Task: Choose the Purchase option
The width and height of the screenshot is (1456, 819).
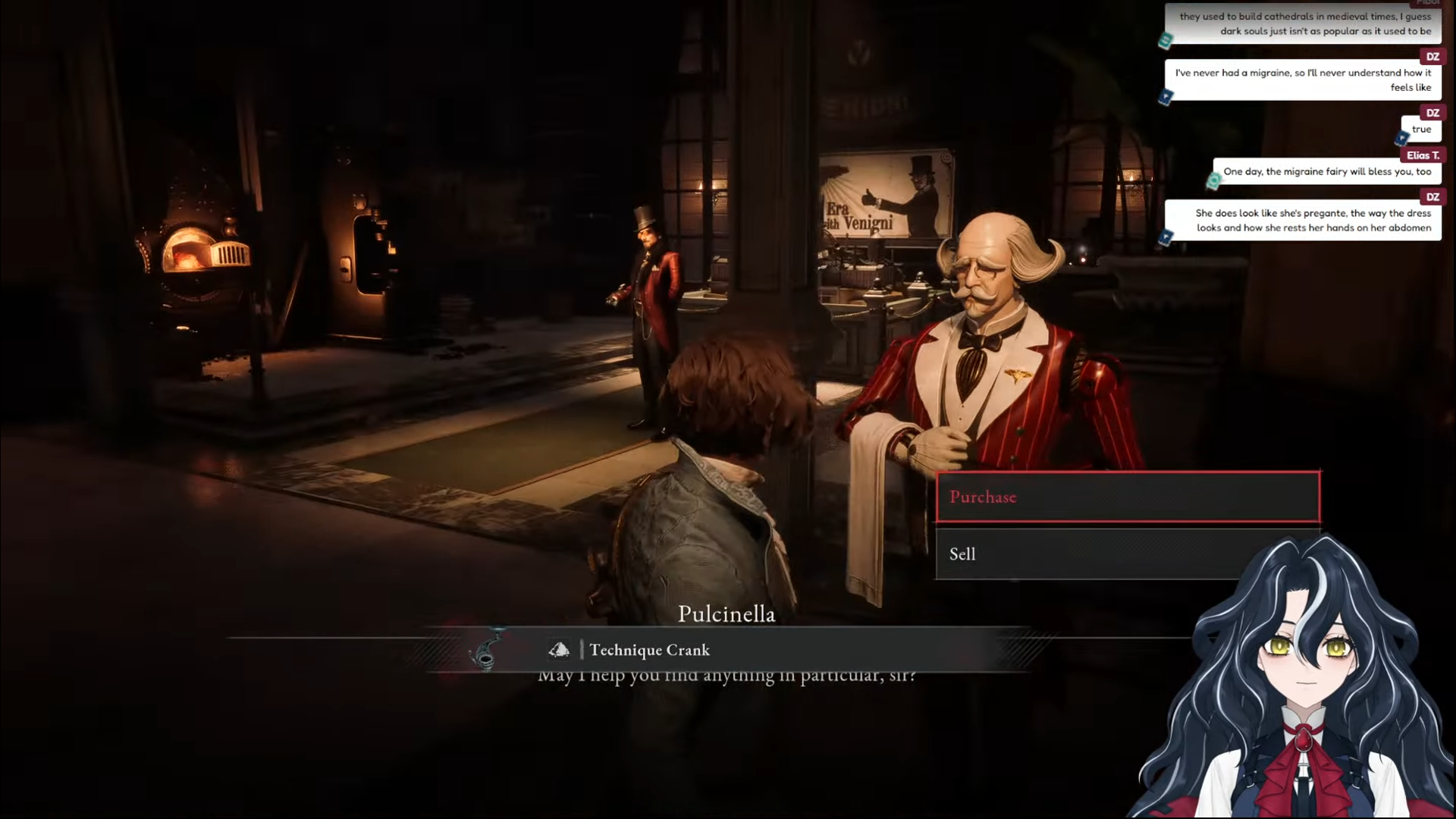Action: (1128, 497)
